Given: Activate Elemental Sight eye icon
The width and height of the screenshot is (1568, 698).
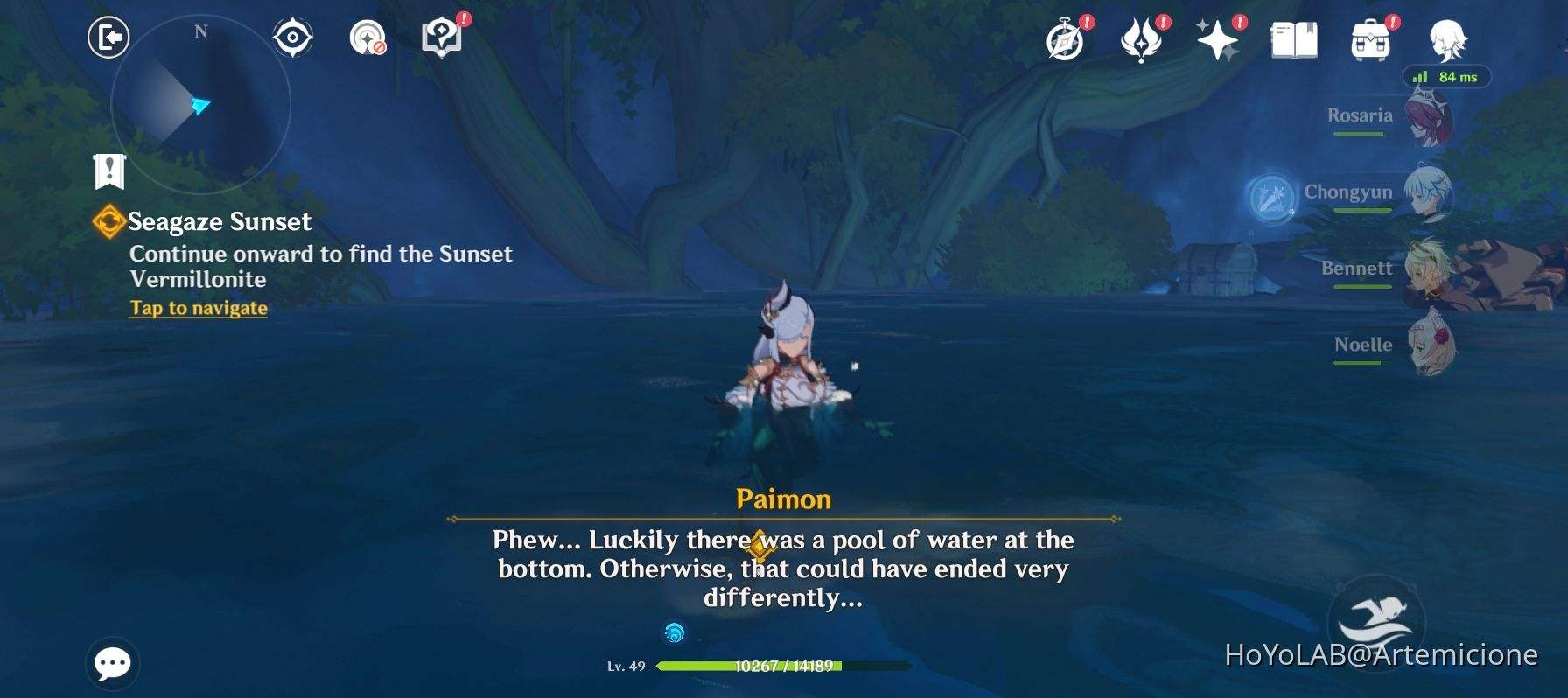Looking at the screenshot, I should click(x=291, y=37).
